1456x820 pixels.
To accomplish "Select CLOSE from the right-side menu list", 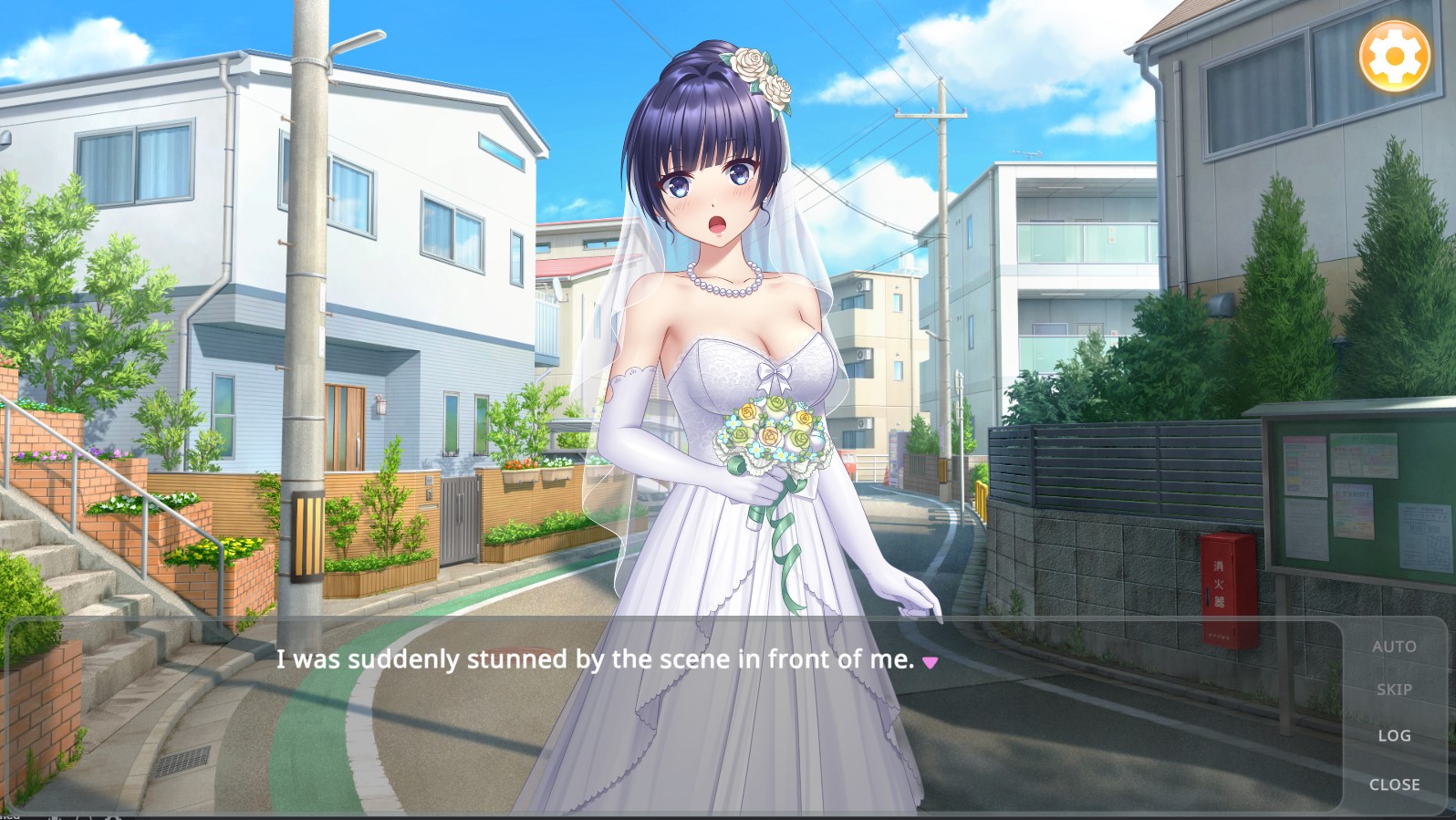I will [1394, 784].
